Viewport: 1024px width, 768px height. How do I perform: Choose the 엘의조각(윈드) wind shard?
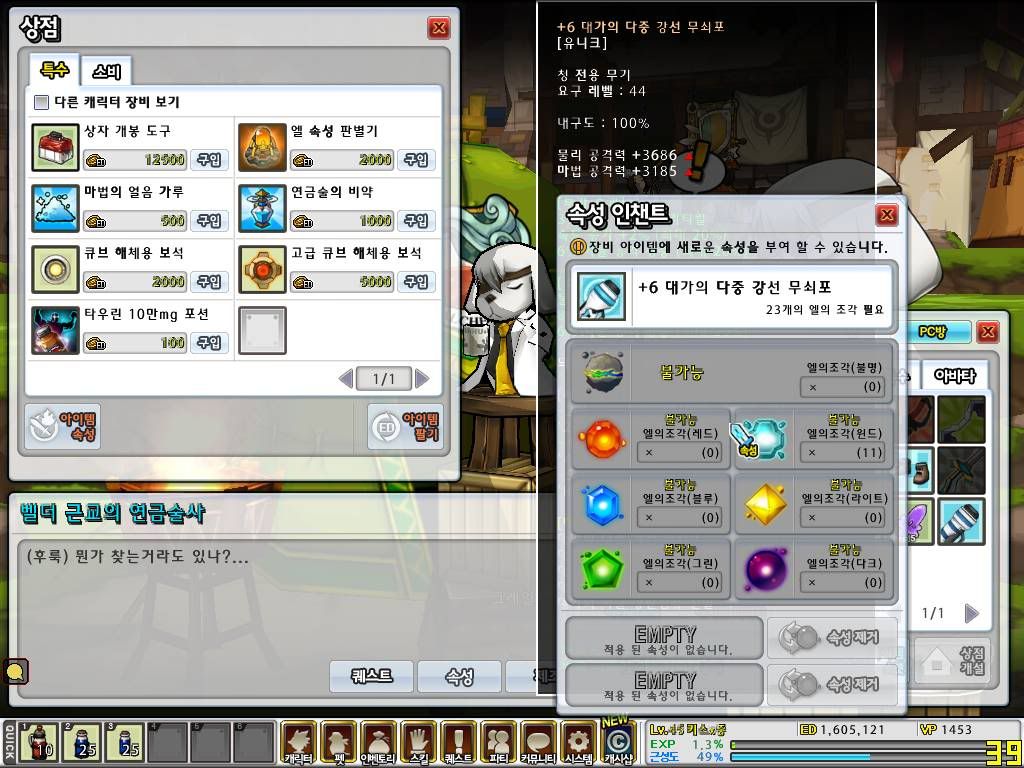click(763, 436)
